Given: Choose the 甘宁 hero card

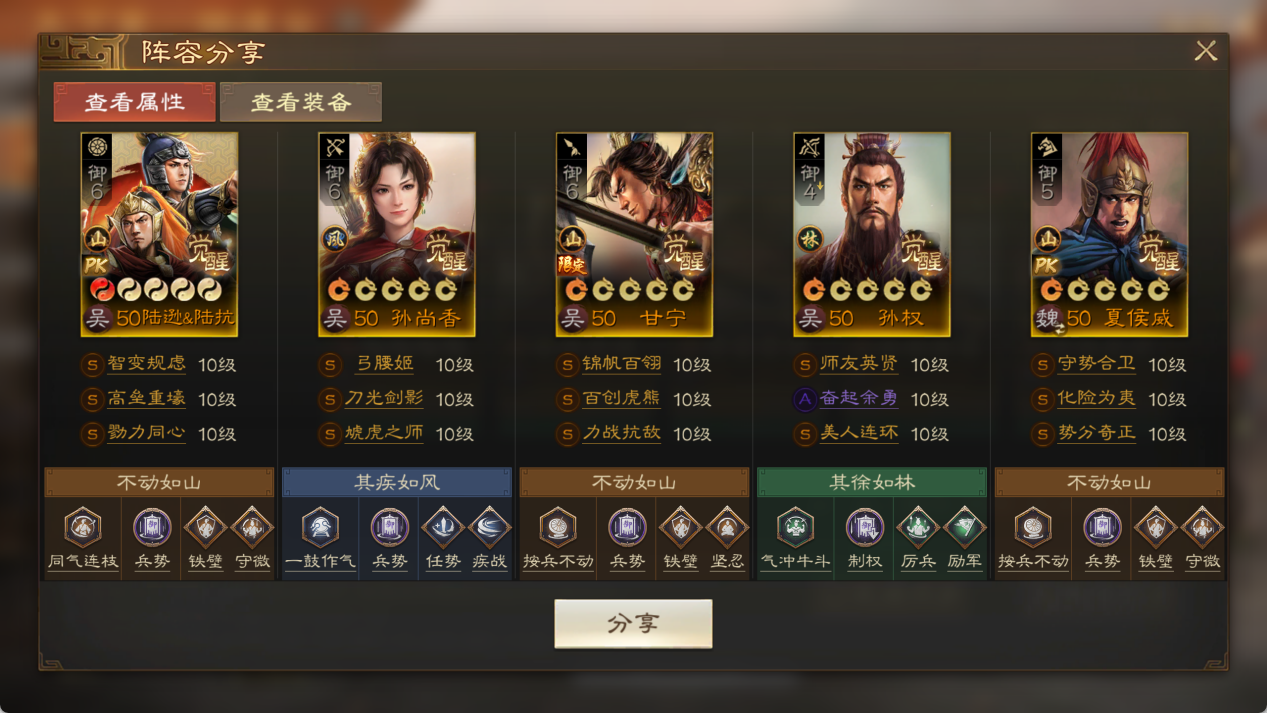Looking at the screenshot, I should tap(634, 235).
